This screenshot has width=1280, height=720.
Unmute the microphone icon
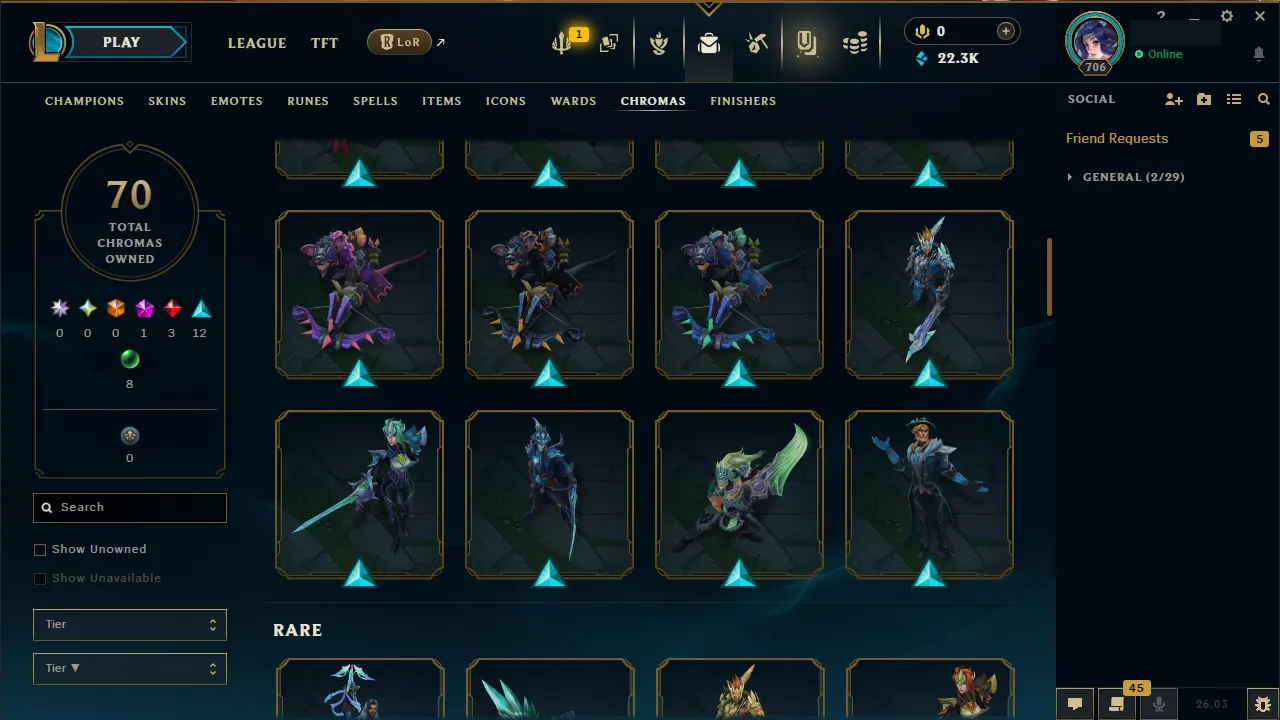1159,704
